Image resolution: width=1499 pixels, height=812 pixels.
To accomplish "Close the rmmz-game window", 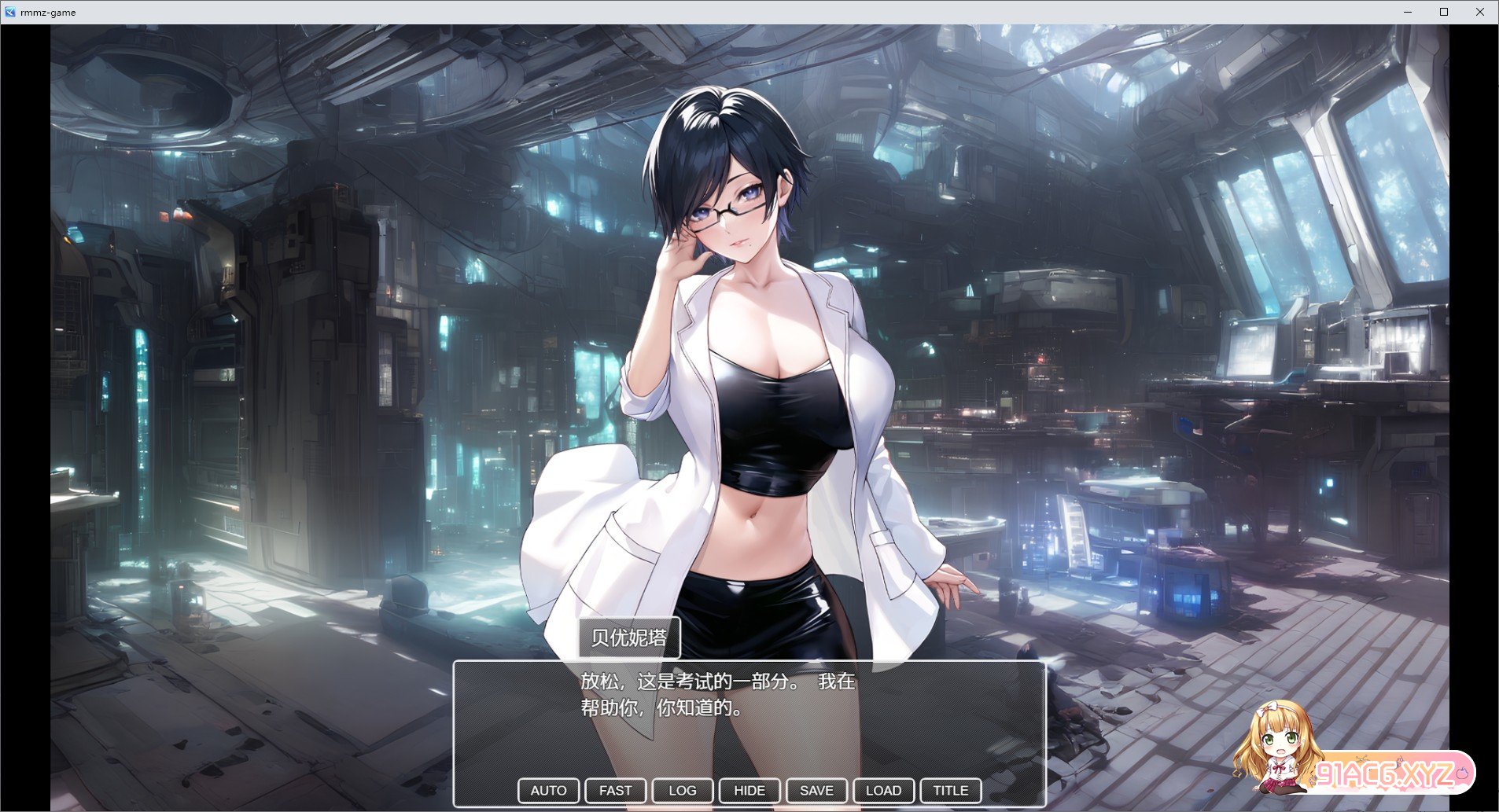I will click(x=1480, y=12).
